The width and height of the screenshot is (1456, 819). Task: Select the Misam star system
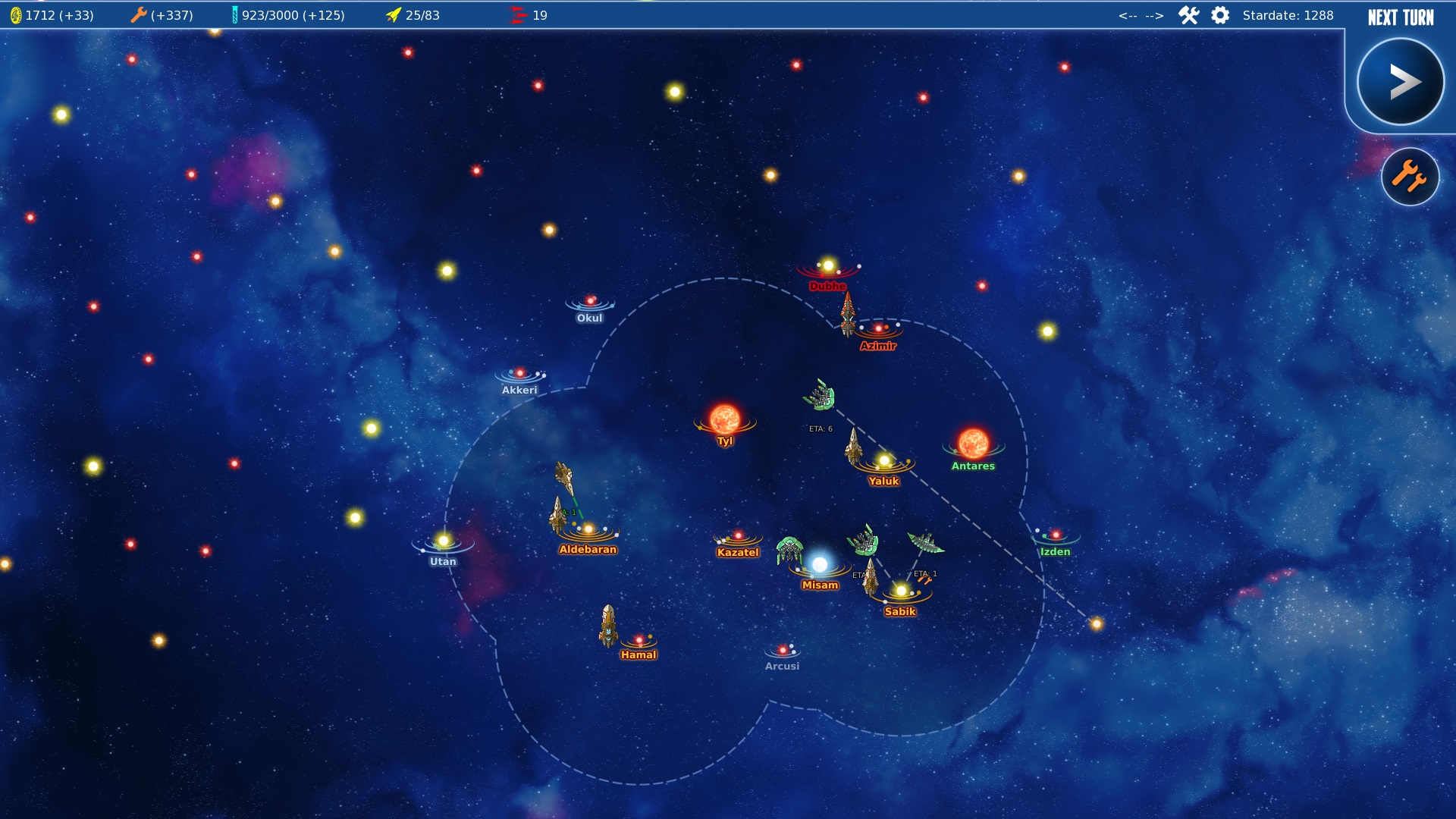point(820,565)
